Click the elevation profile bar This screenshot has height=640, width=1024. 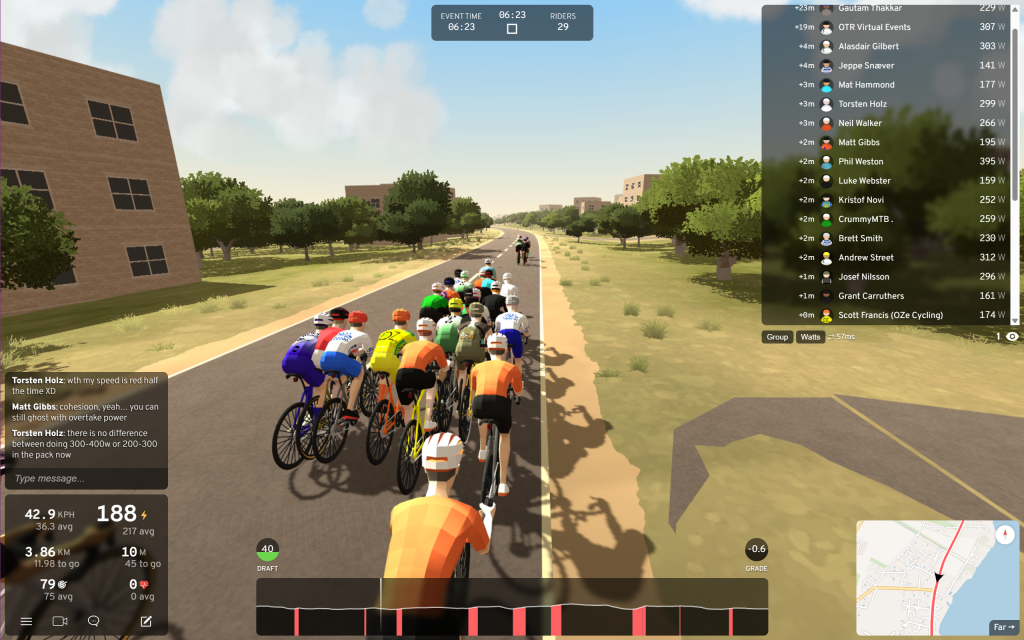pyautogui.click(x=512, y=606)
